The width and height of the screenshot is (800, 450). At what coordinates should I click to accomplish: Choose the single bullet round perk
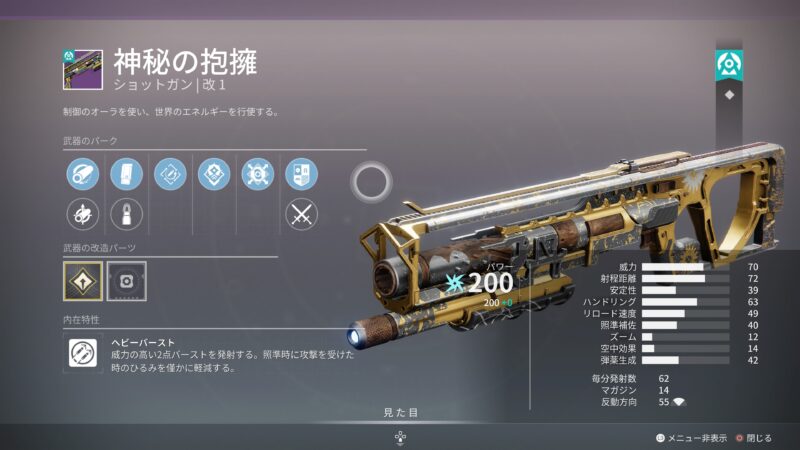click(x=126, y=213)
